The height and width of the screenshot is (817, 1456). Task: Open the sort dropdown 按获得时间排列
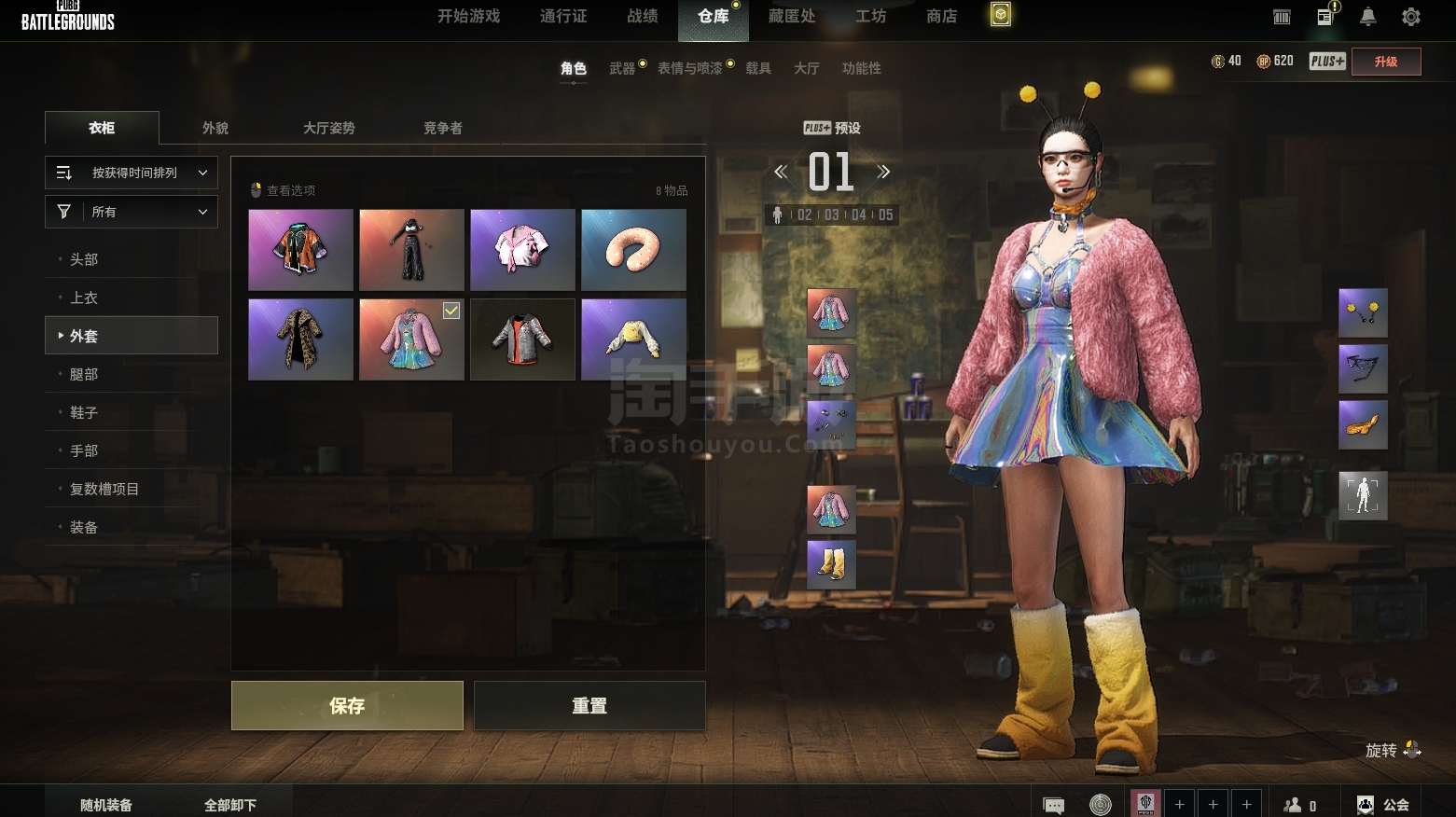pyautogui.click(x=132, y=173)
